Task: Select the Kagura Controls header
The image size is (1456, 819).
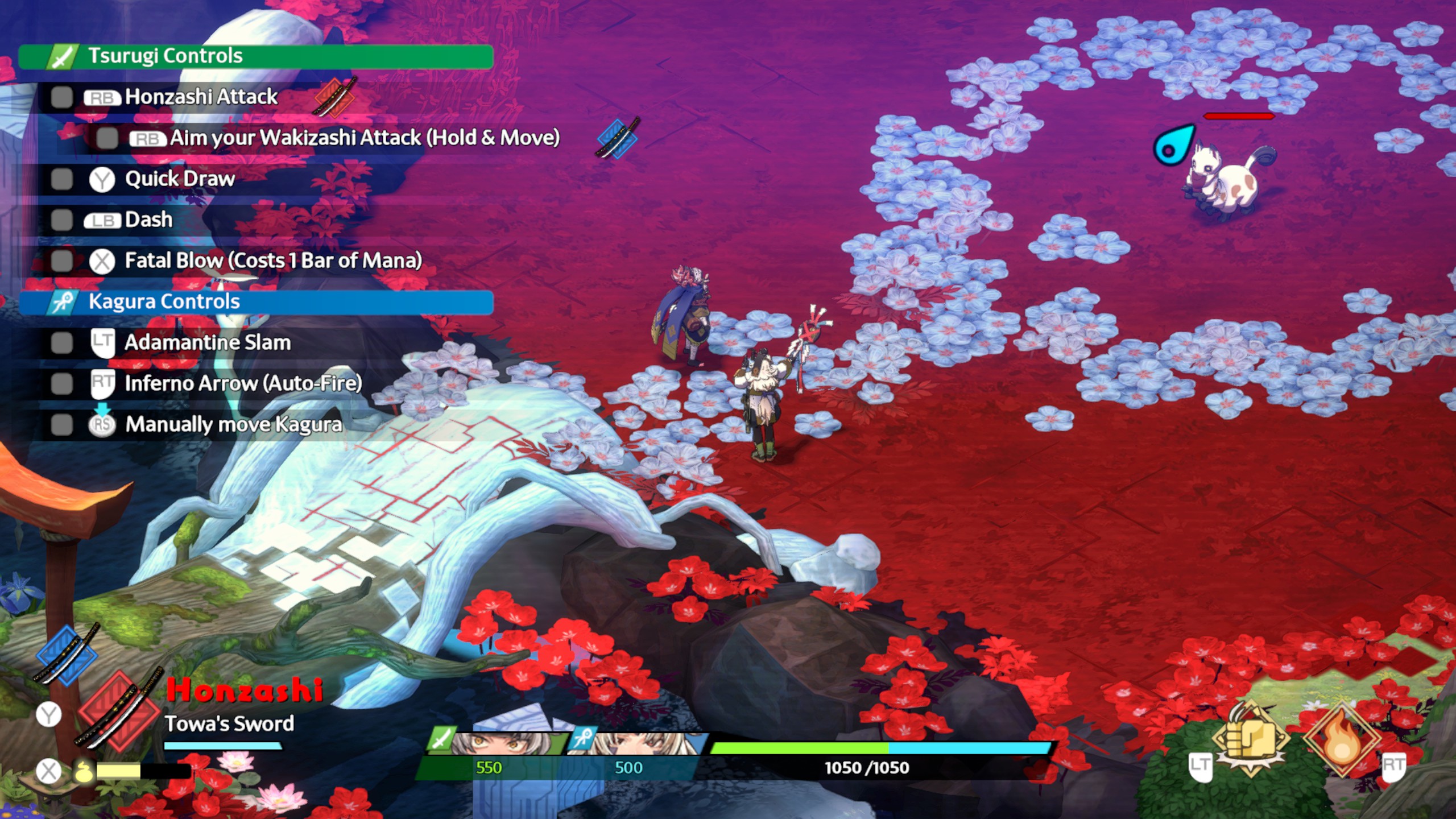Action: click(256, 302)
